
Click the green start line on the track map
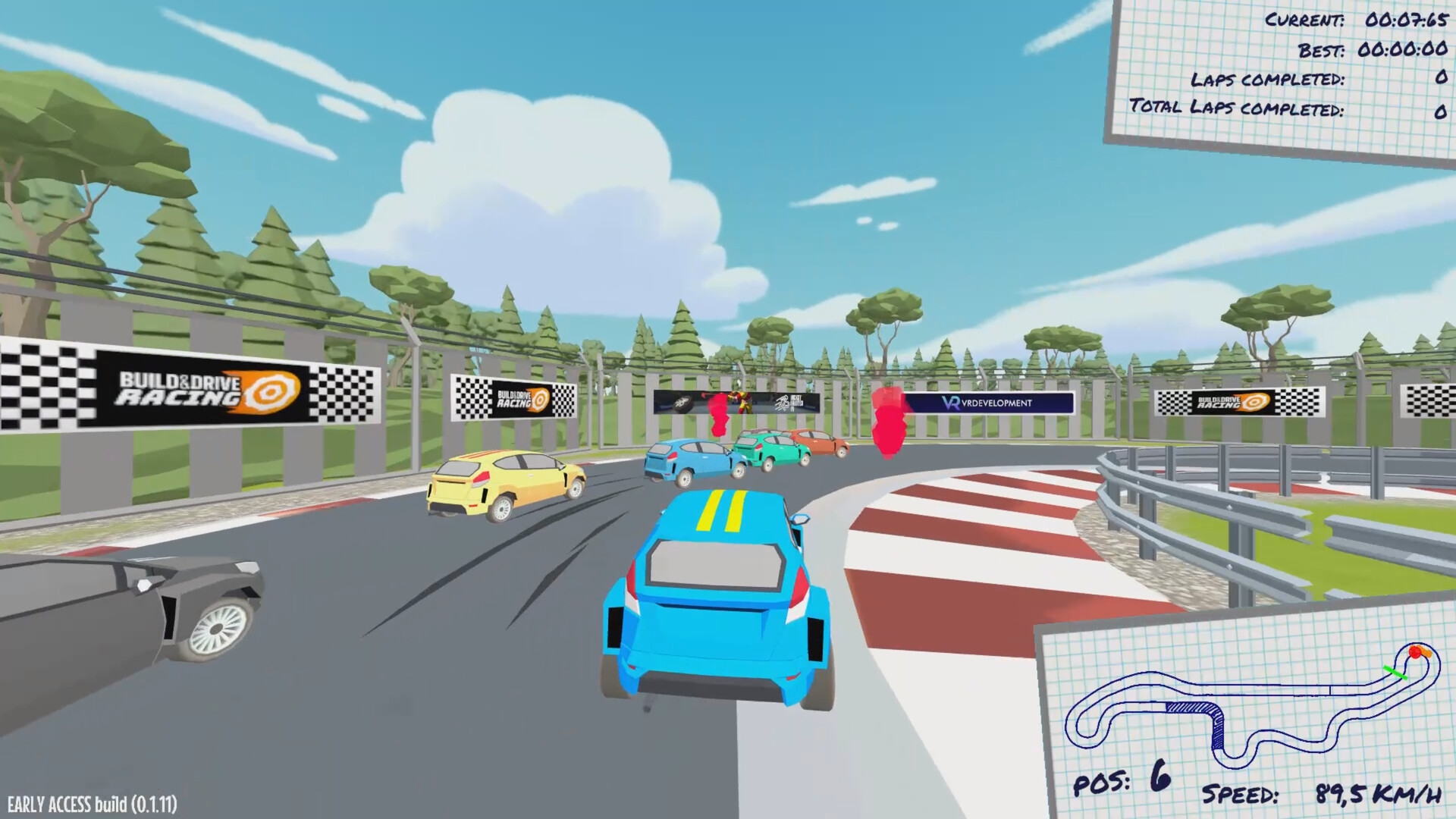coord(1395,672)
